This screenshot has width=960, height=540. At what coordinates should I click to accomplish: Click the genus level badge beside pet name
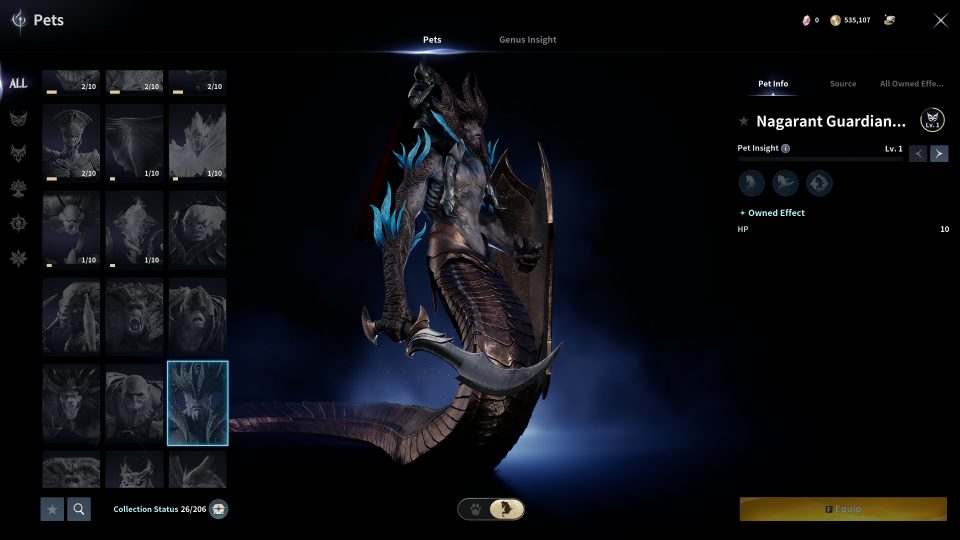point(932,121)
